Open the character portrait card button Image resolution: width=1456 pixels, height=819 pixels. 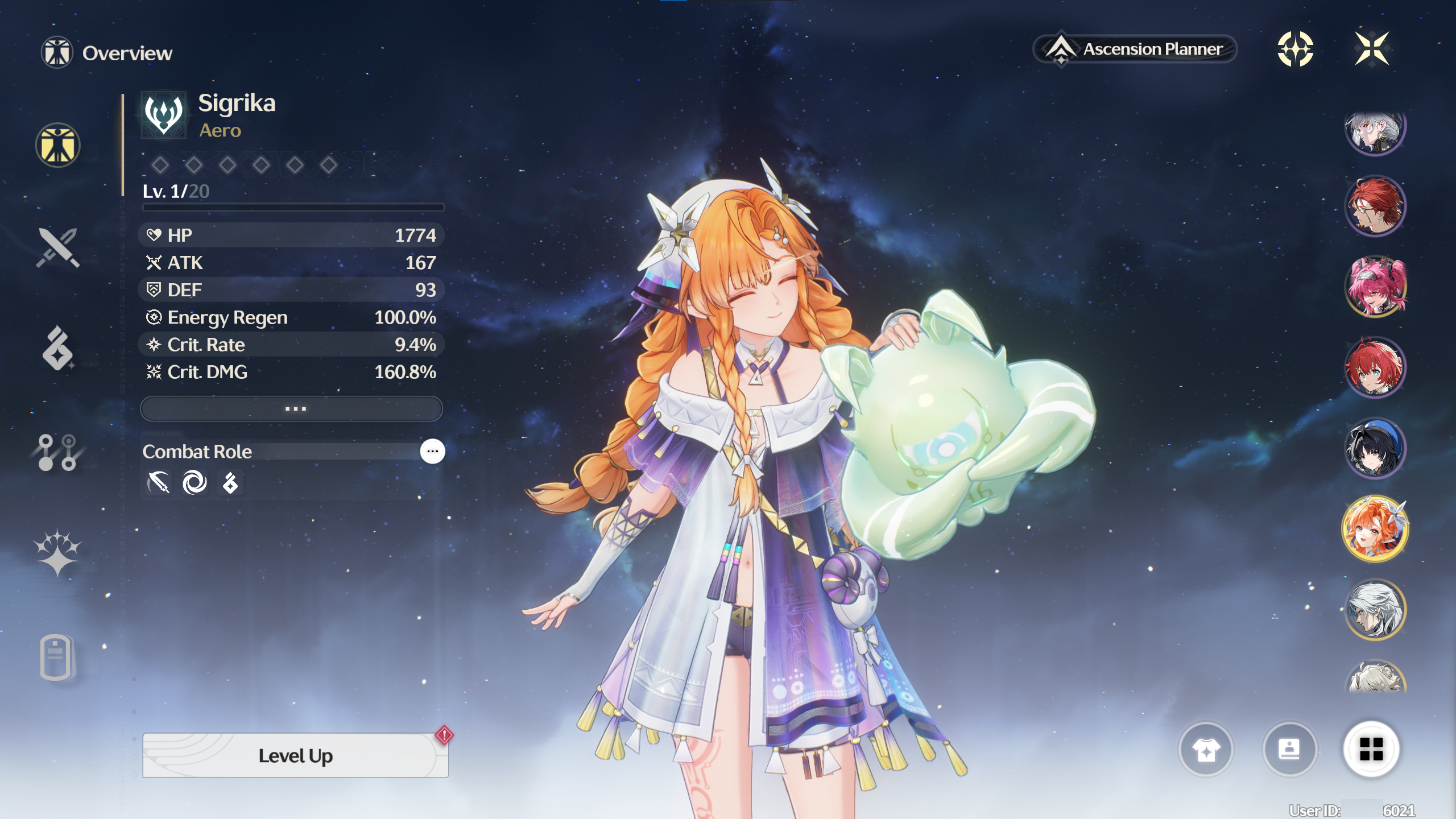click(1289, 750)
